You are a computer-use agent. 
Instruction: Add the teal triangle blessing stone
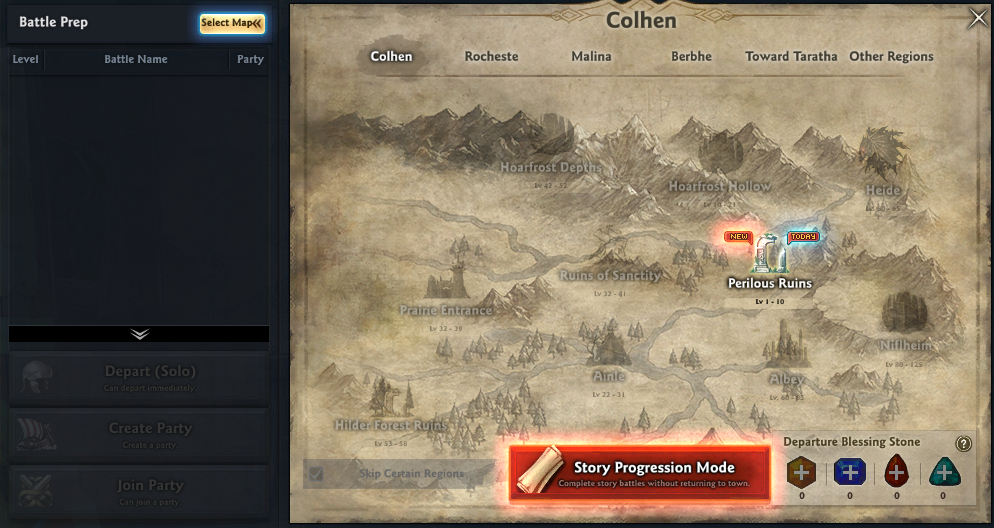tap(943, 472)
